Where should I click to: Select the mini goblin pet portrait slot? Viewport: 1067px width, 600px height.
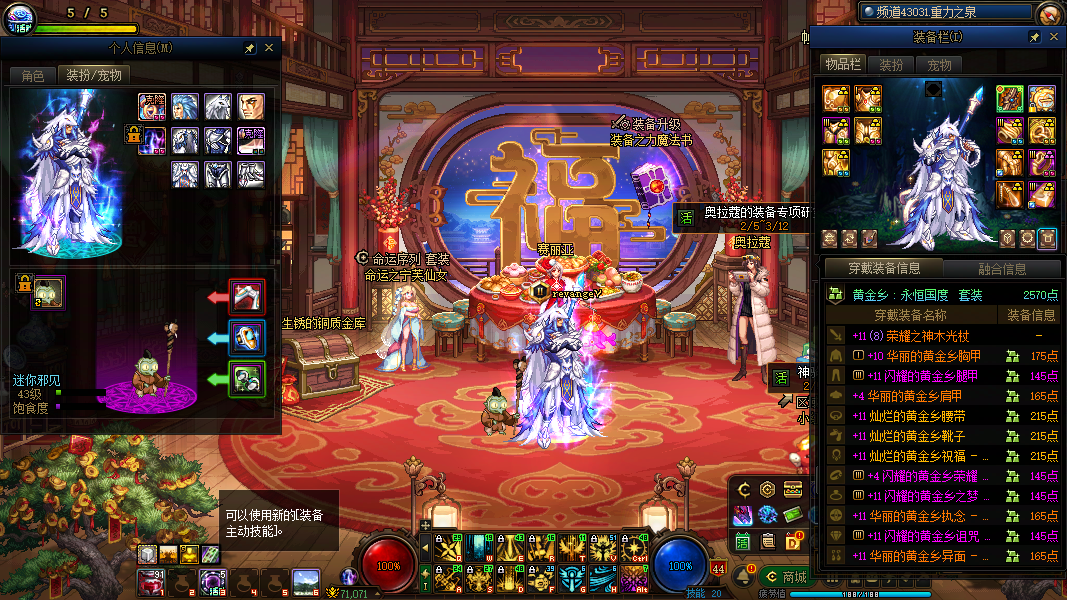pos(48,292)
